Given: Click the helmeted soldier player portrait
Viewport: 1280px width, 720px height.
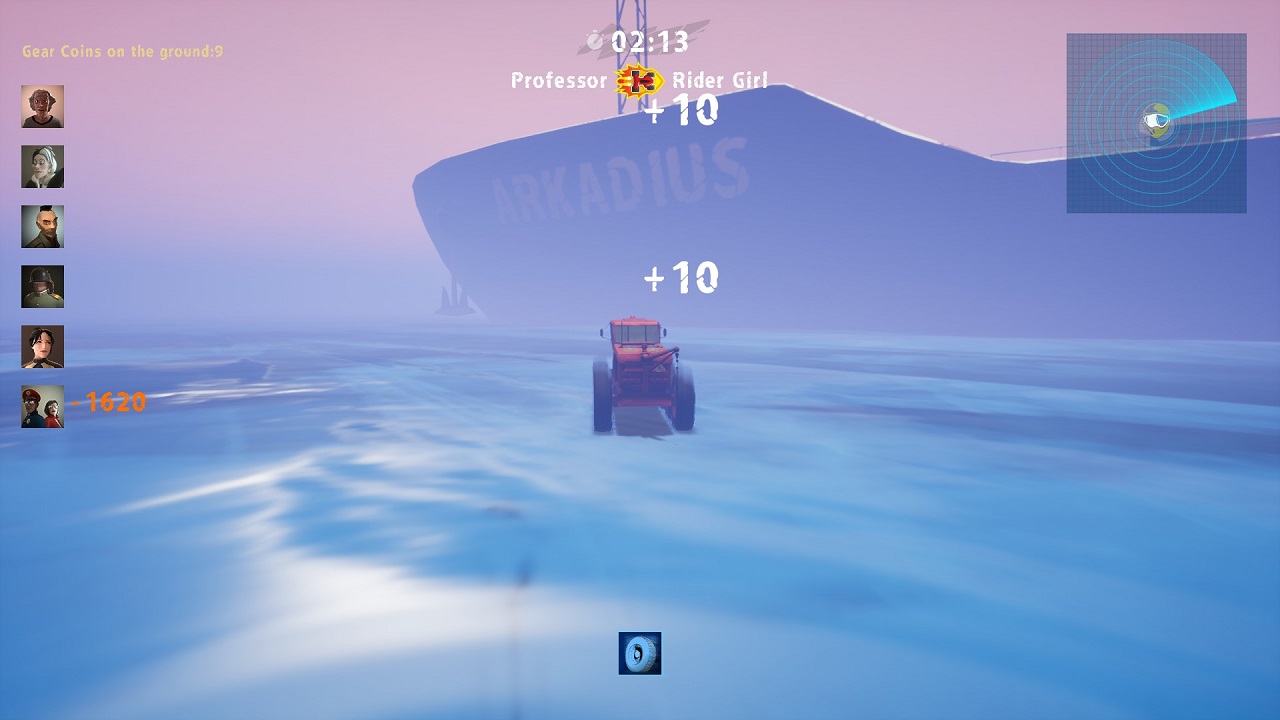Looking at the screenshot, I should tap(42, 286).
